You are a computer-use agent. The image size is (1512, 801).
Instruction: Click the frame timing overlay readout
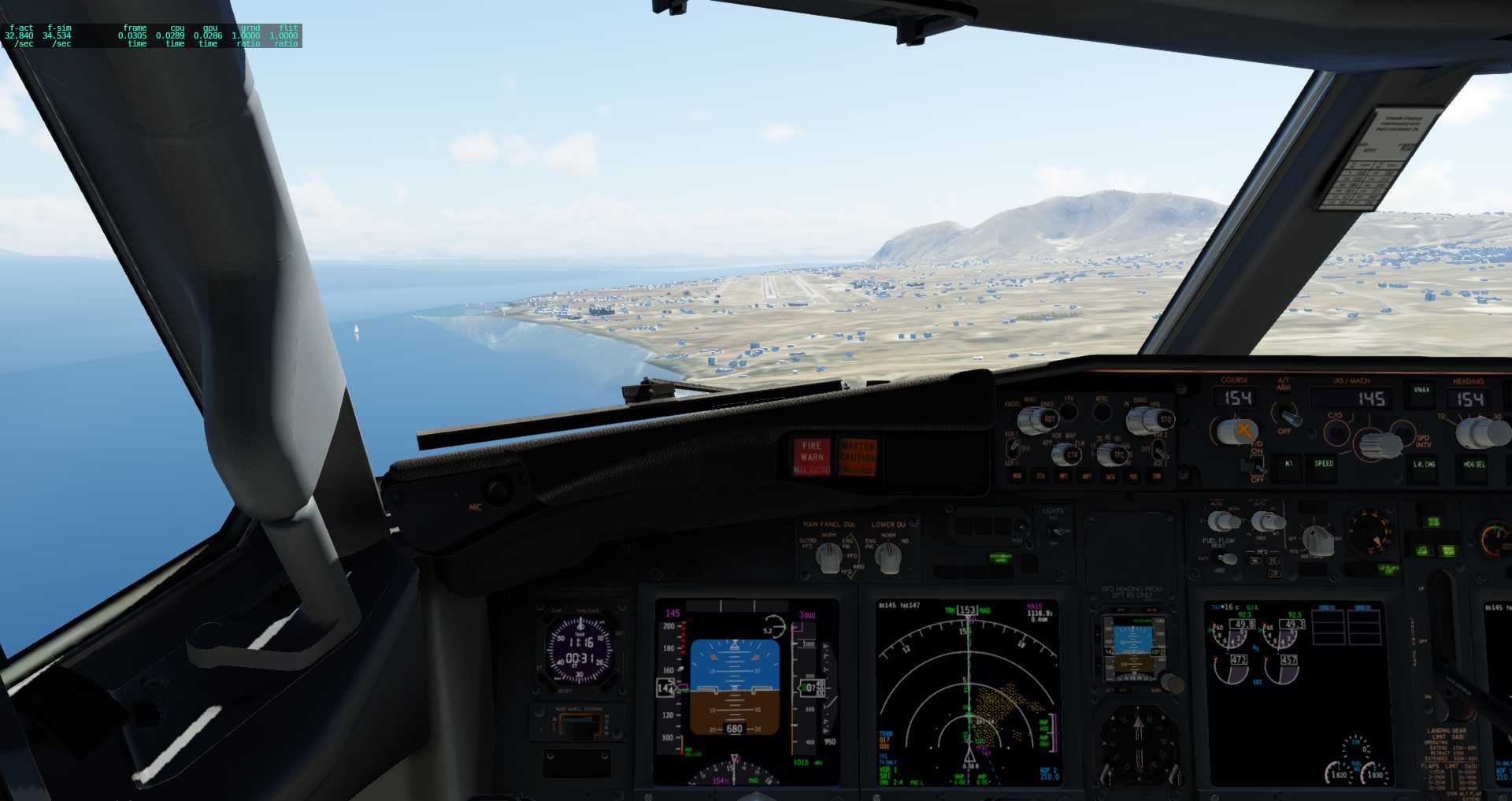pos(152,35)
